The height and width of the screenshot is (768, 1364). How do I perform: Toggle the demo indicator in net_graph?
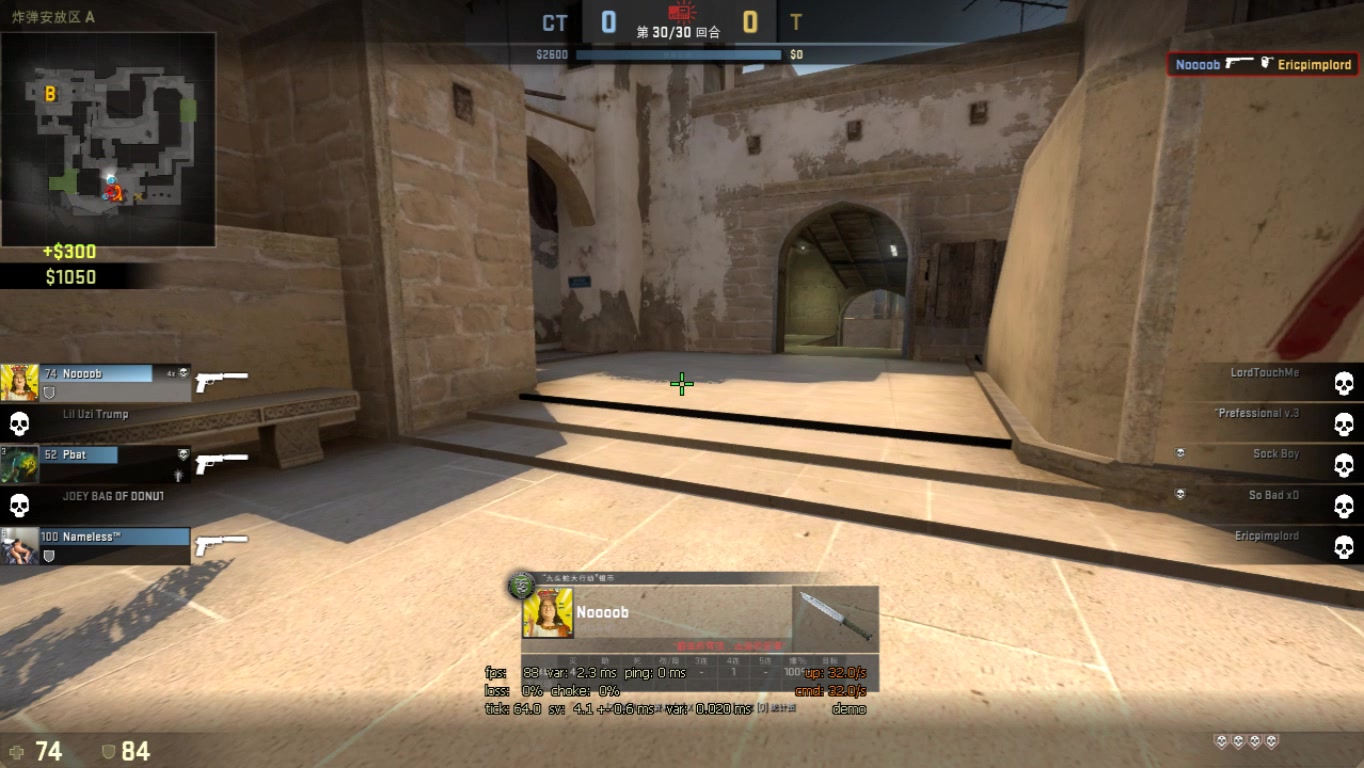point(849,709)
